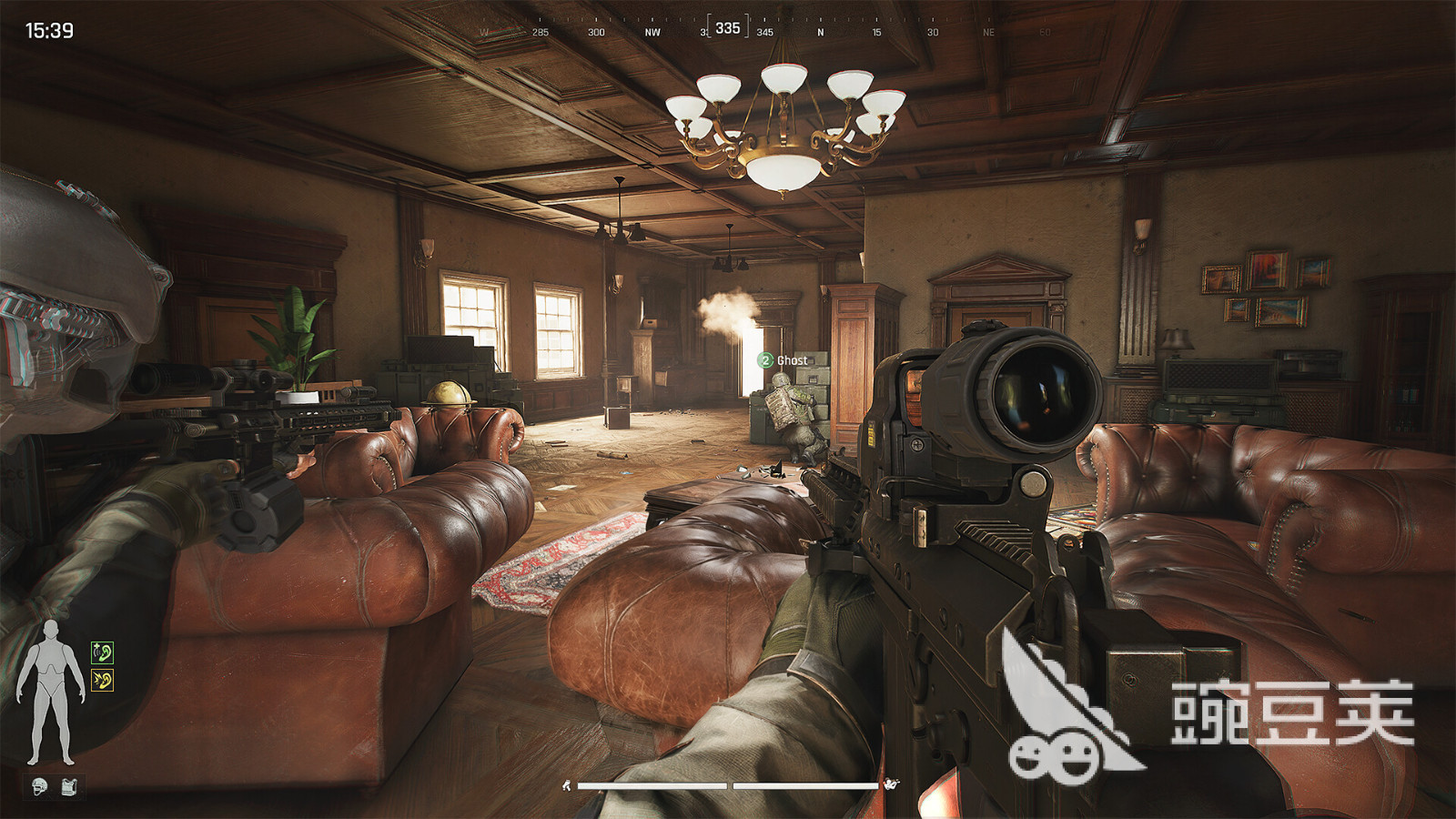
Task: Click the green hearing boost status icon
Action: tap(102, 652)
